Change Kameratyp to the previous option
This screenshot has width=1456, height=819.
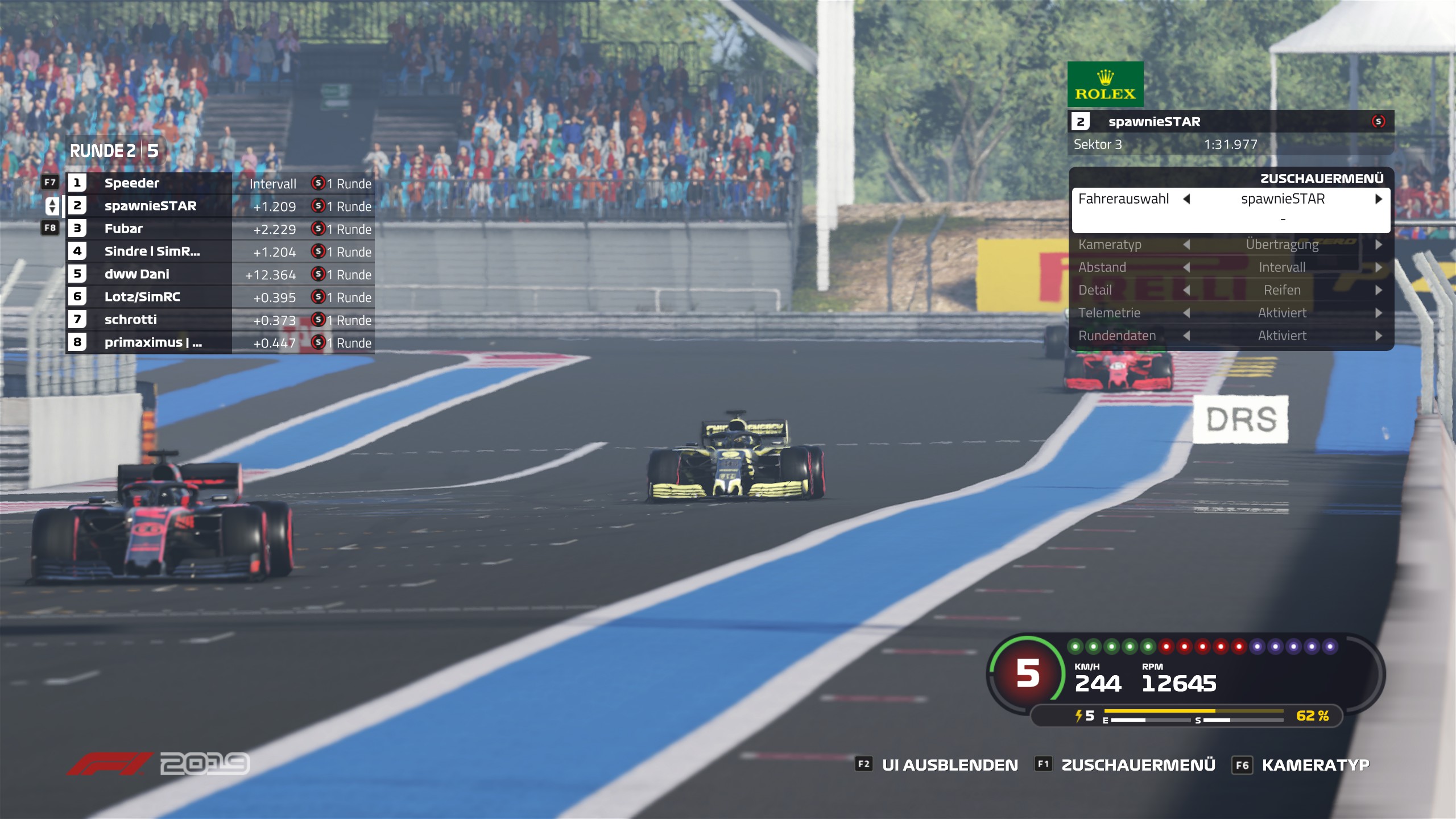(1187, 245)
